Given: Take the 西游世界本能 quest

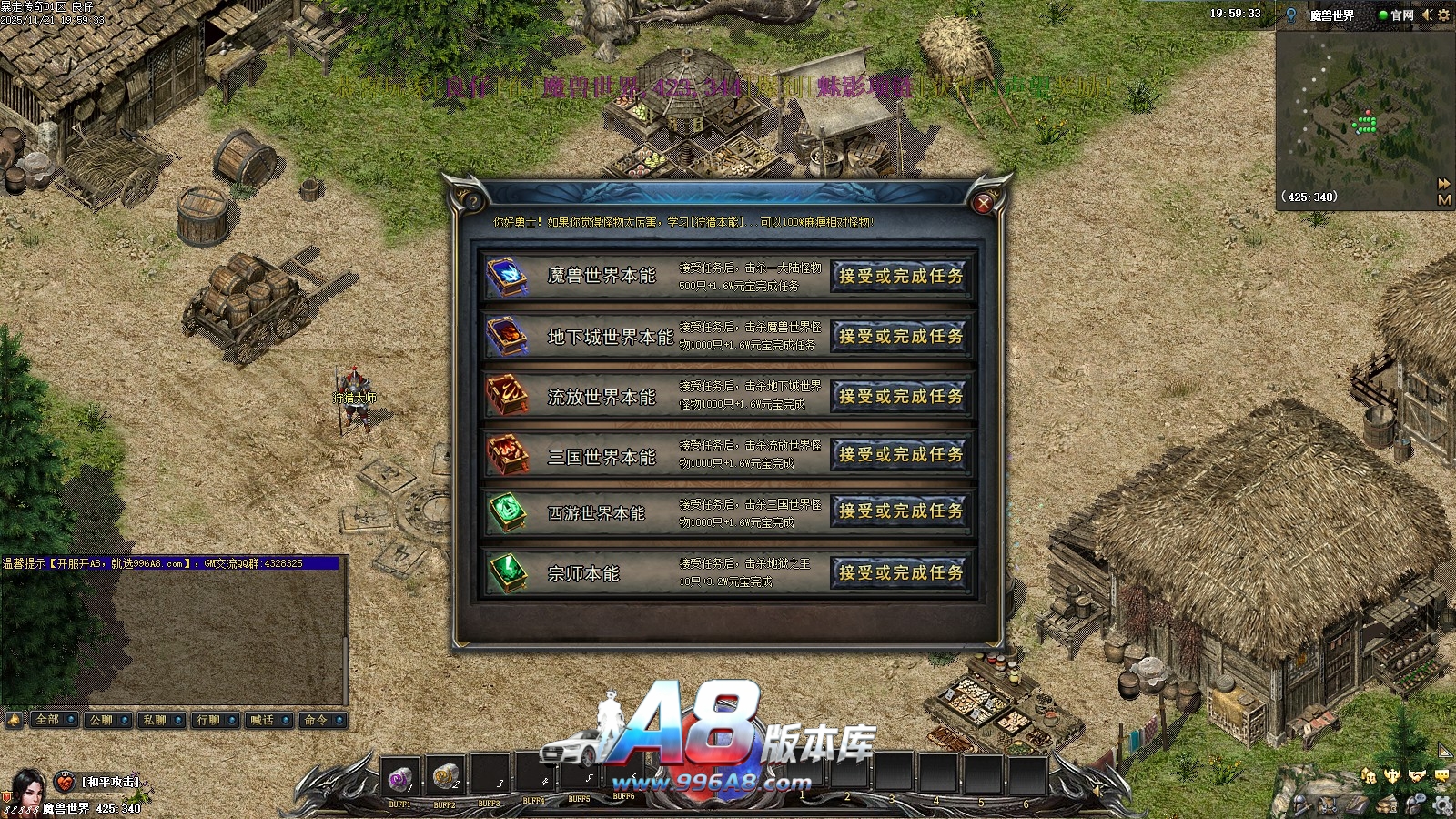Looking at the screenshot, I should coord(900,511).
